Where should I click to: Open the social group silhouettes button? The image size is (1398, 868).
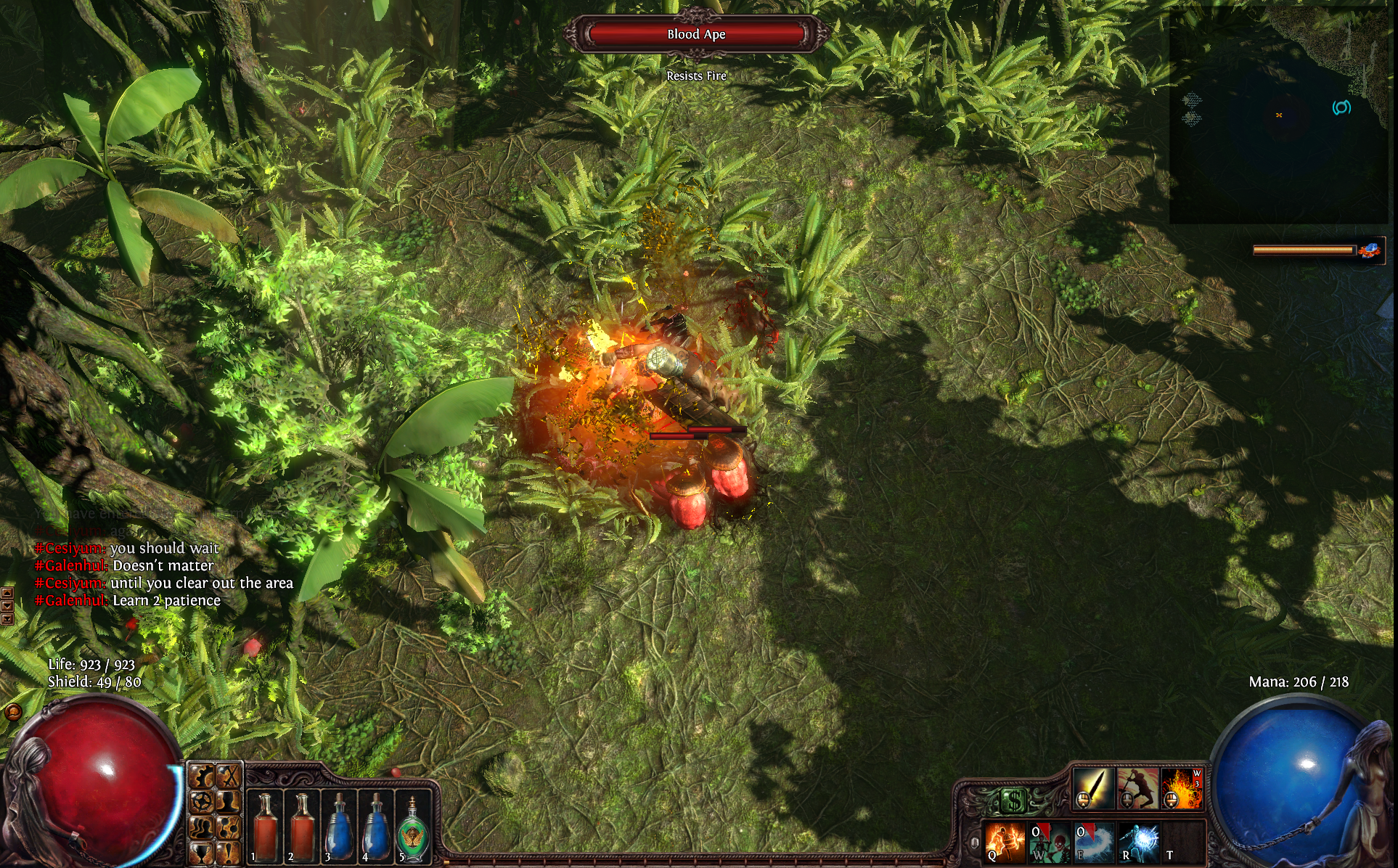[x=203, y=827]
